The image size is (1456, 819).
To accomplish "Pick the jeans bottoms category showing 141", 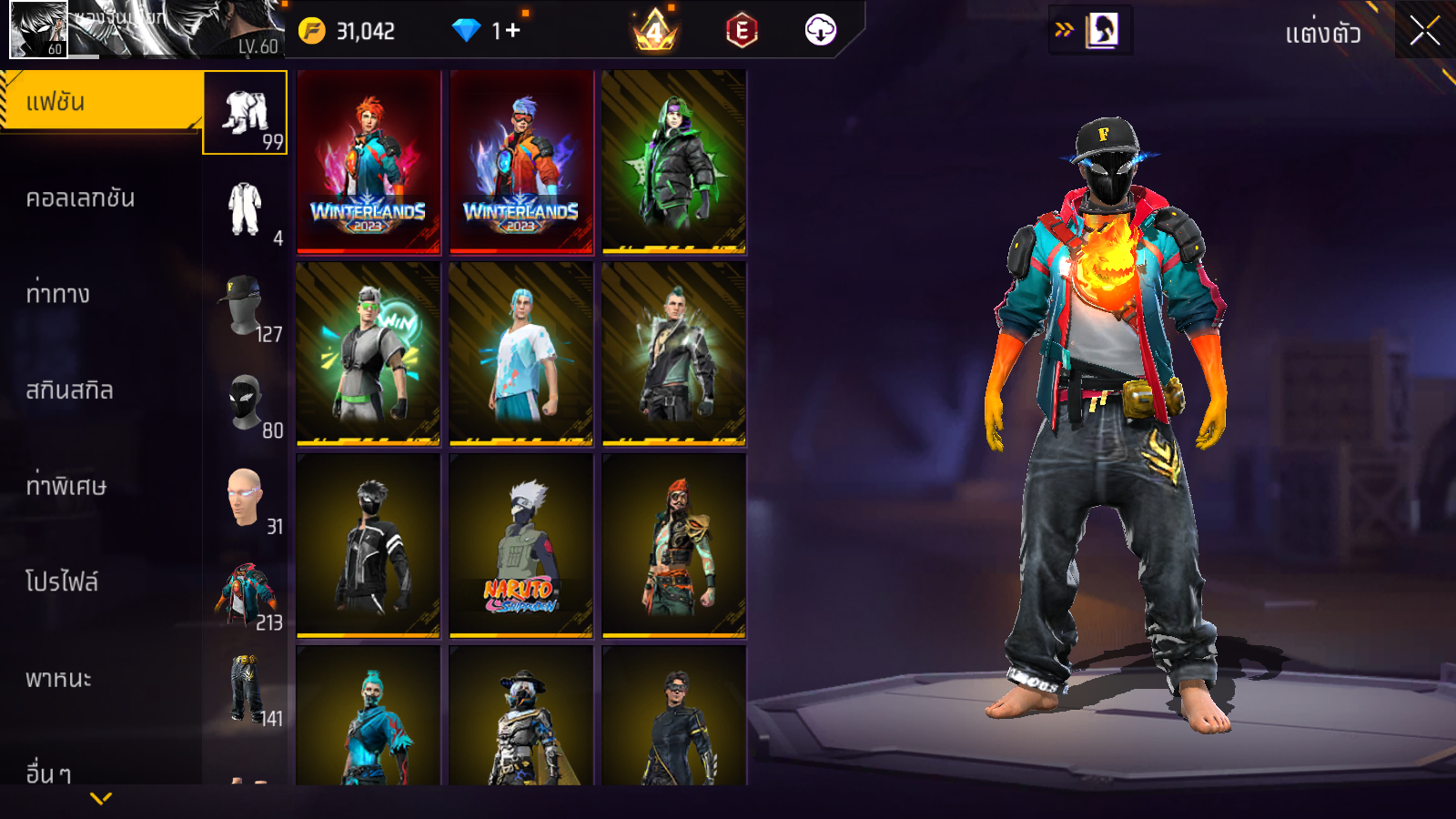I will click(x=245, y=690).
